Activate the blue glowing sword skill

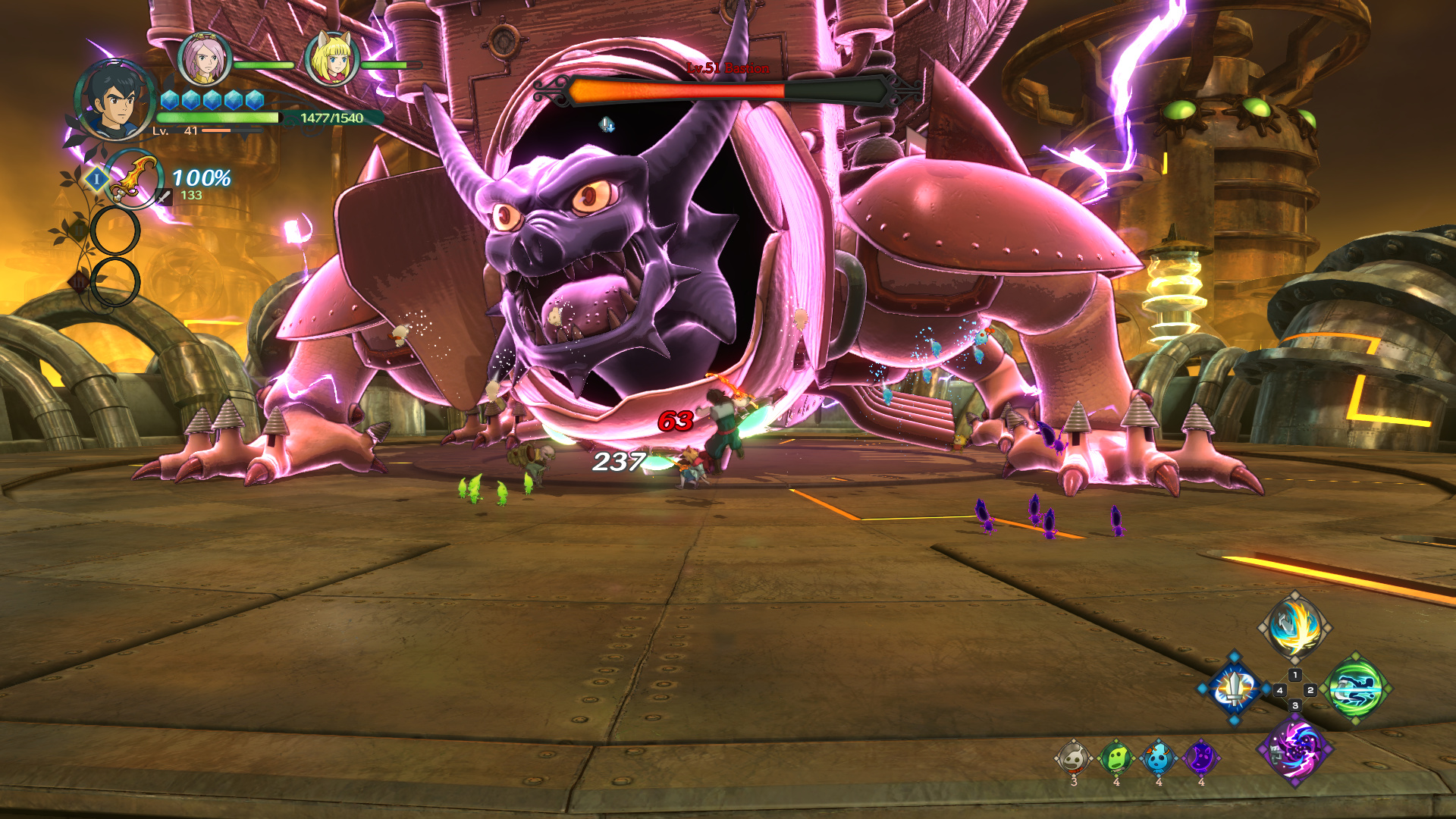1235,689
